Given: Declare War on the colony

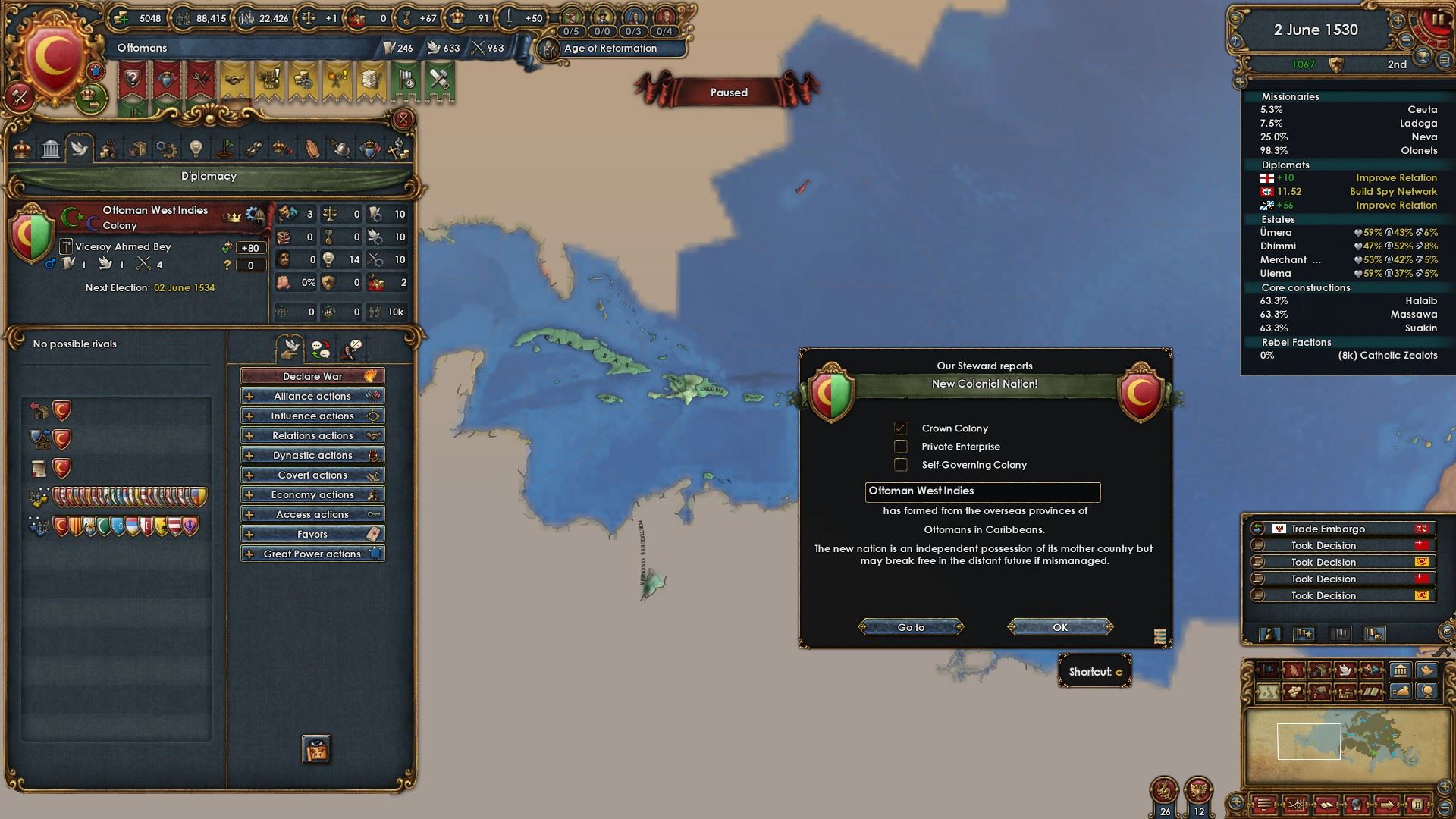Looking at the screenshot, I should [312, 376].
